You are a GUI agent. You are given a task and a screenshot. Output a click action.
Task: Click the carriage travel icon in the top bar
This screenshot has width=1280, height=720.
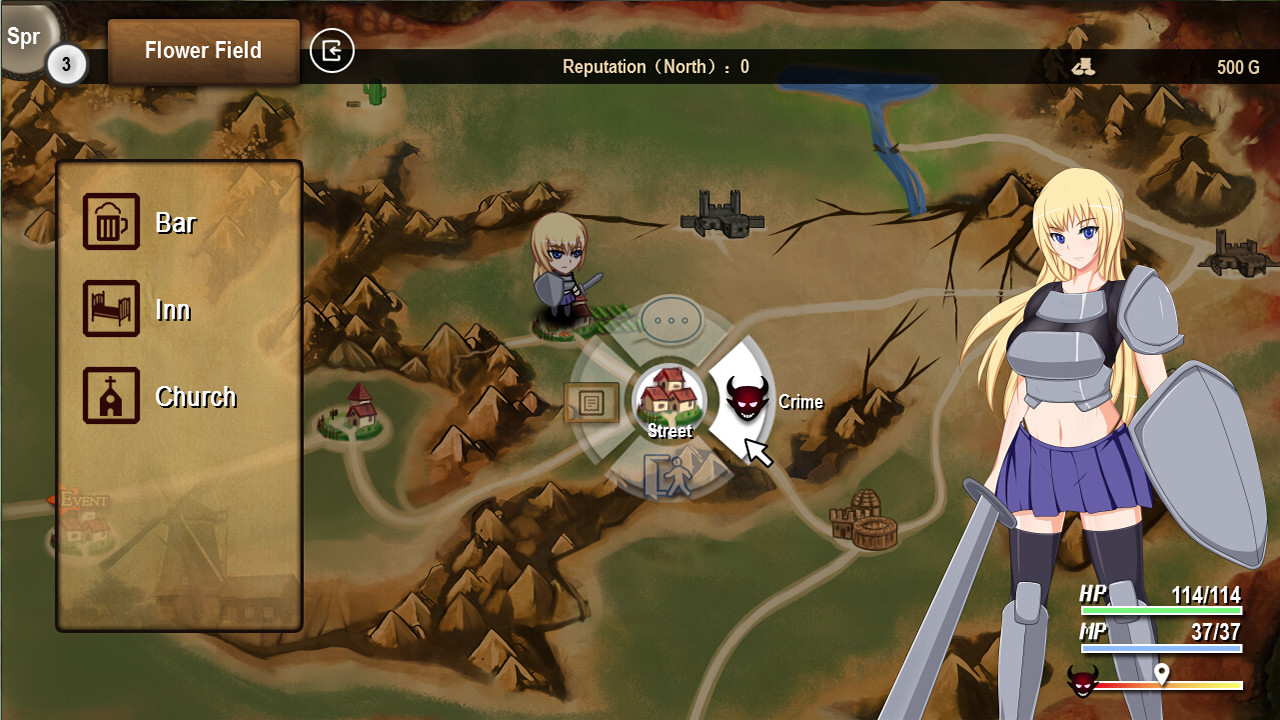1083,66
